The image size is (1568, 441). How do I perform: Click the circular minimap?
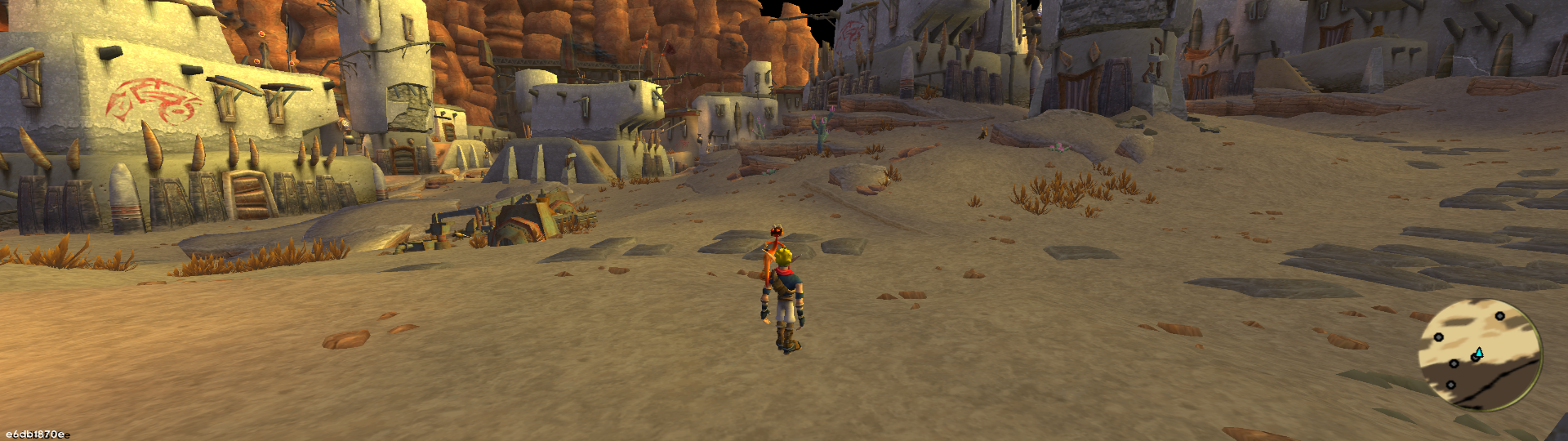tap(1479, 354)
